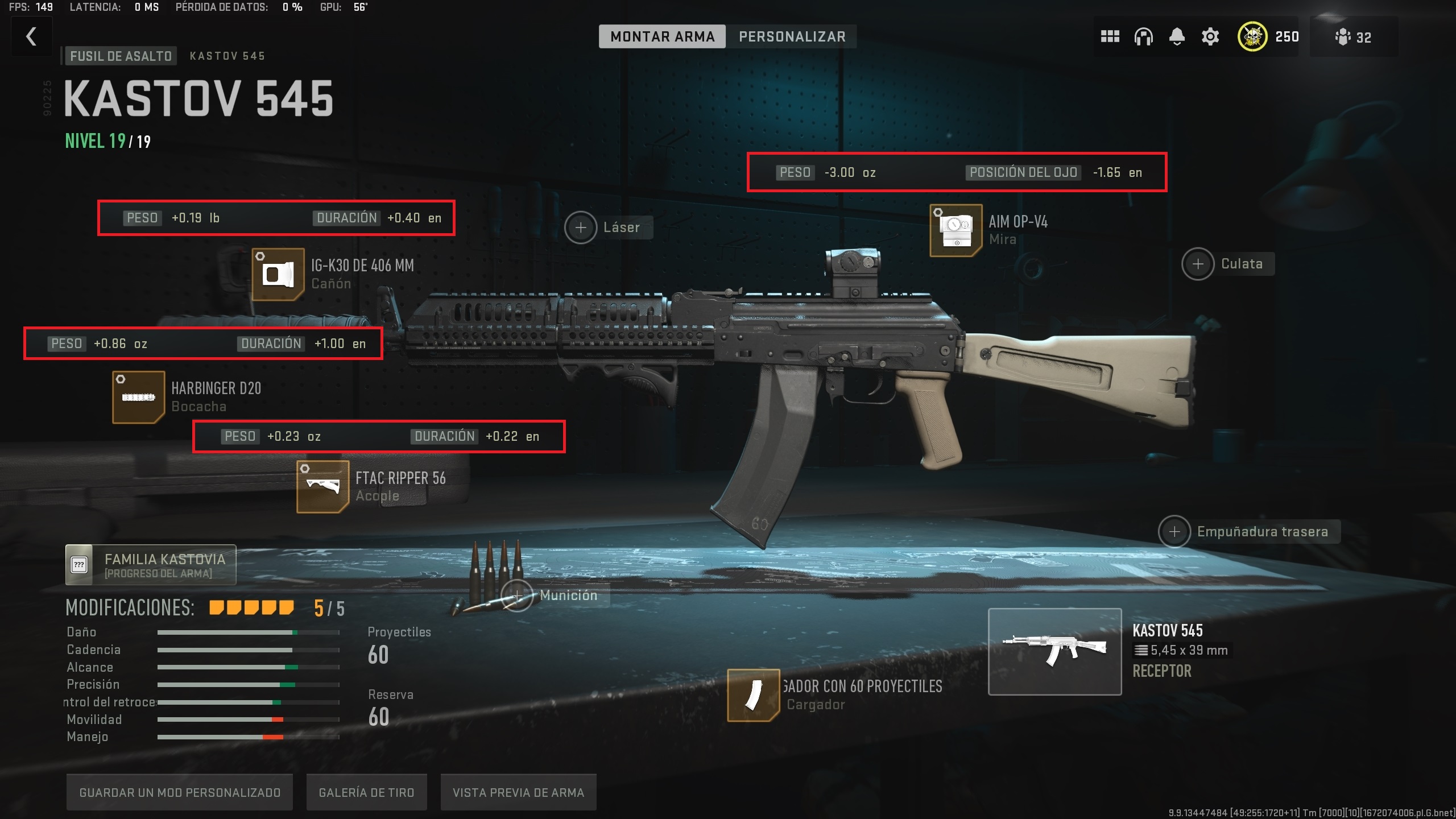The image size is (1456, 819).
Task: Expand the channel grid icon top right
Action: click(x=1110, y=36)
